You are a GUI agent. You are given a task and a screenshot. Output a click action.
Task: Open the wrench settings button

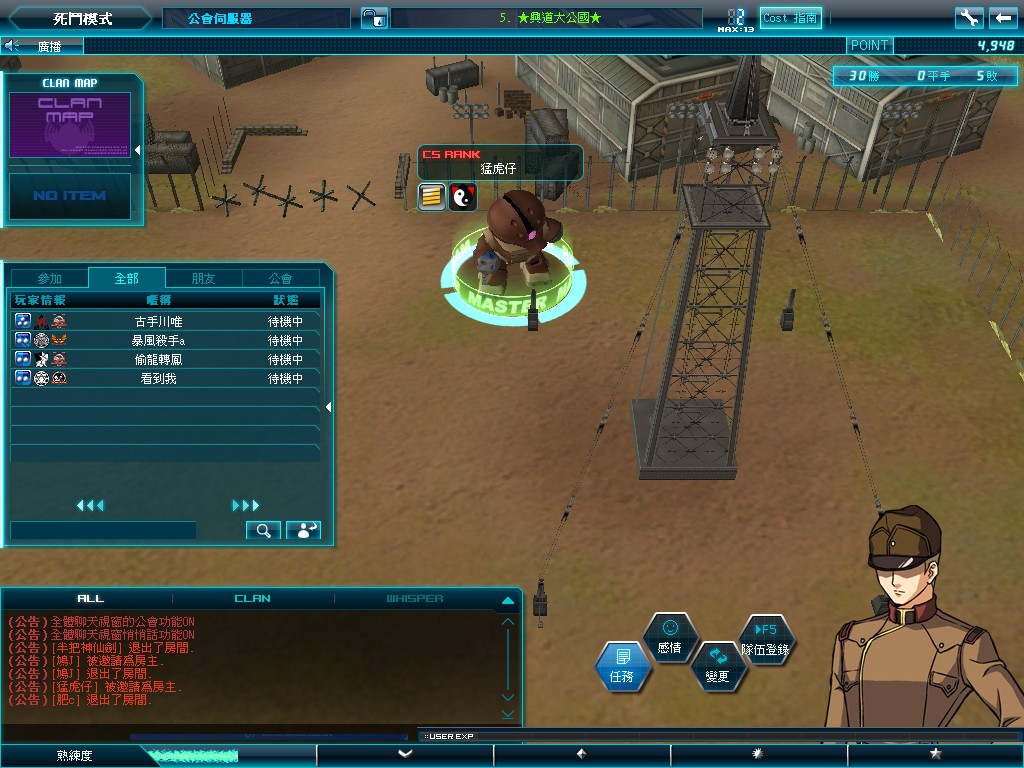[x=969, y=18]
